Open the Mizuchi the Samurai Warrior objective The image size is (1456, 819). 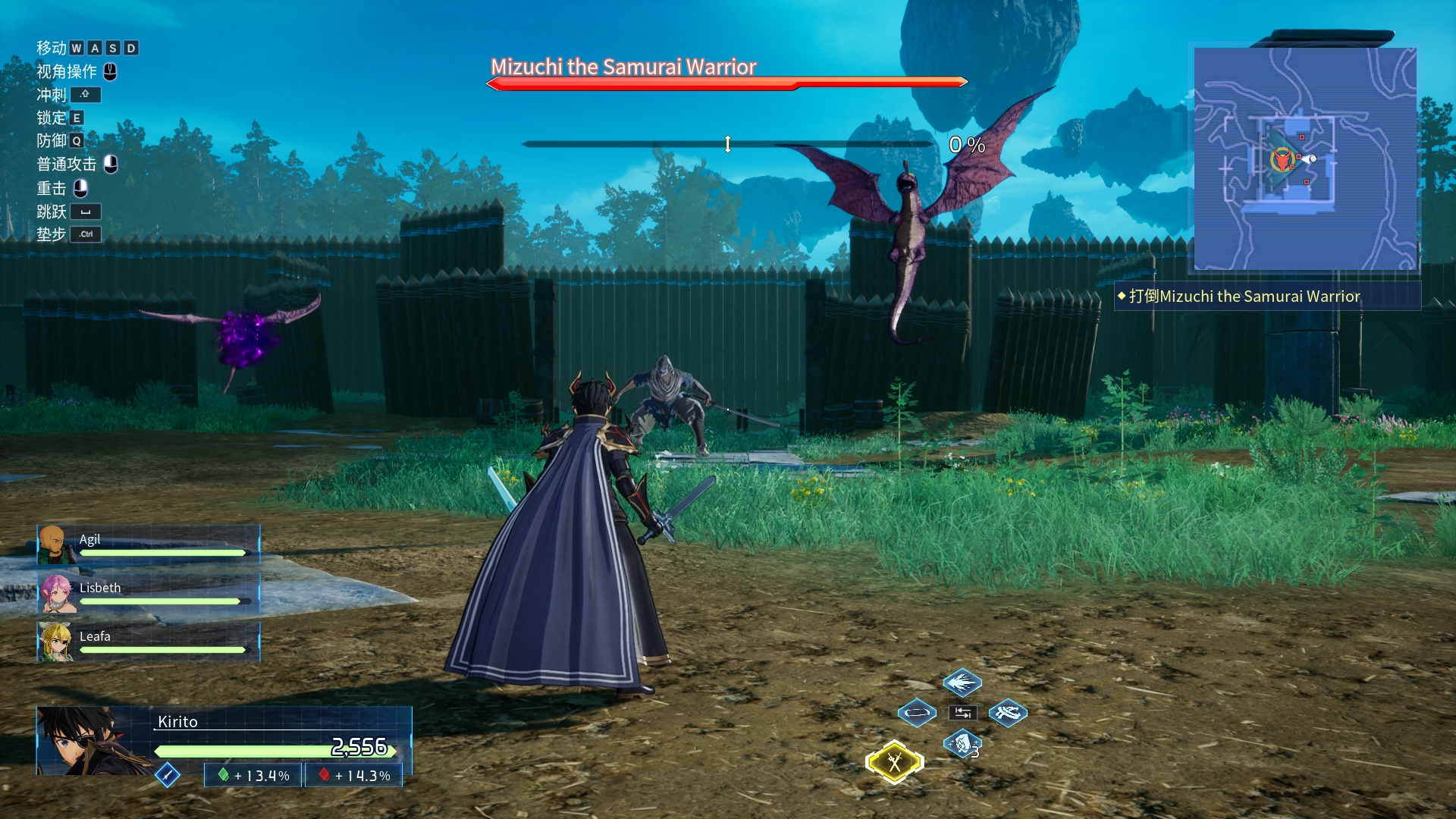(1244, 297)
